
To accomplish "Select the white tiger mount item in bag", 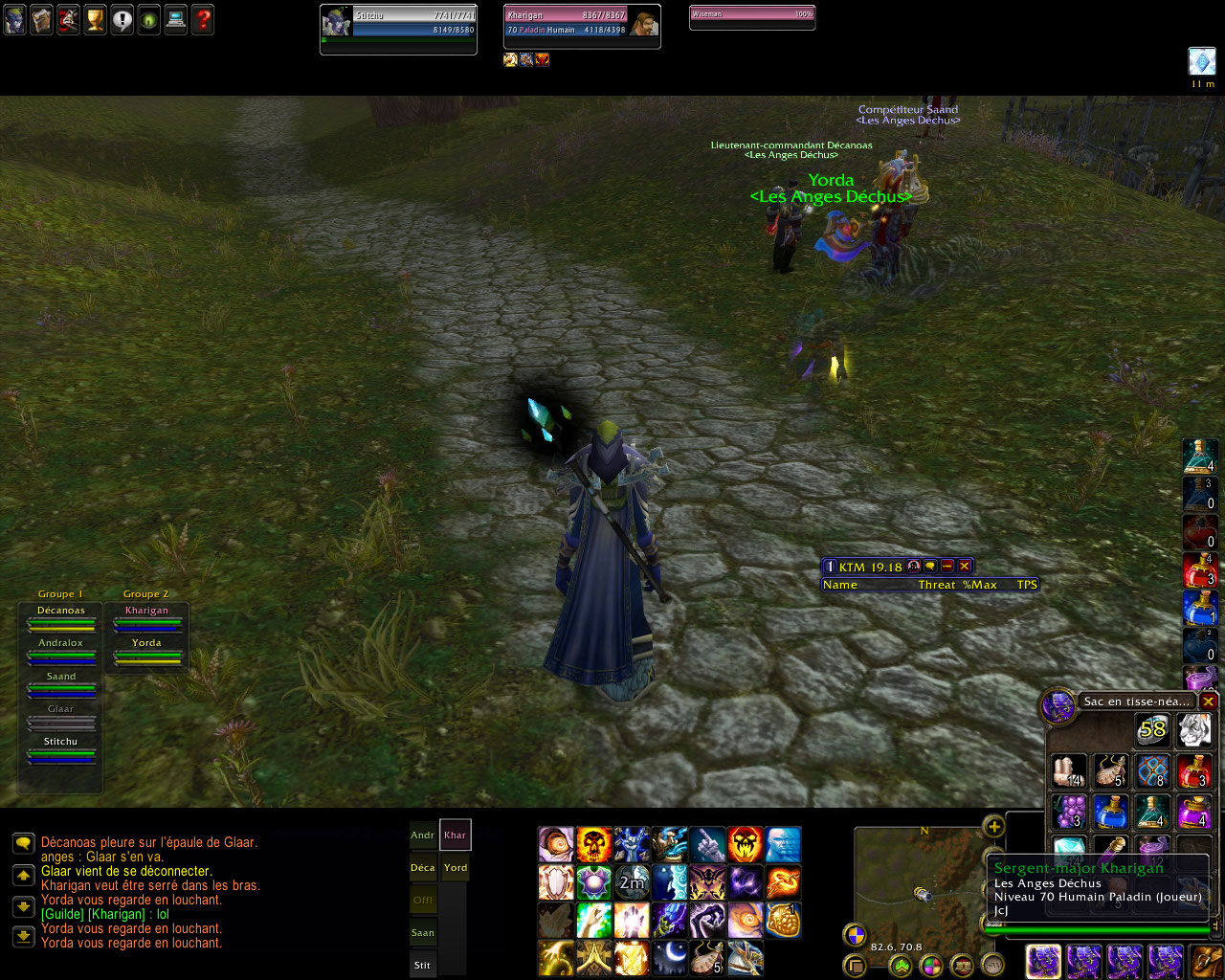I will (1194, 730).
